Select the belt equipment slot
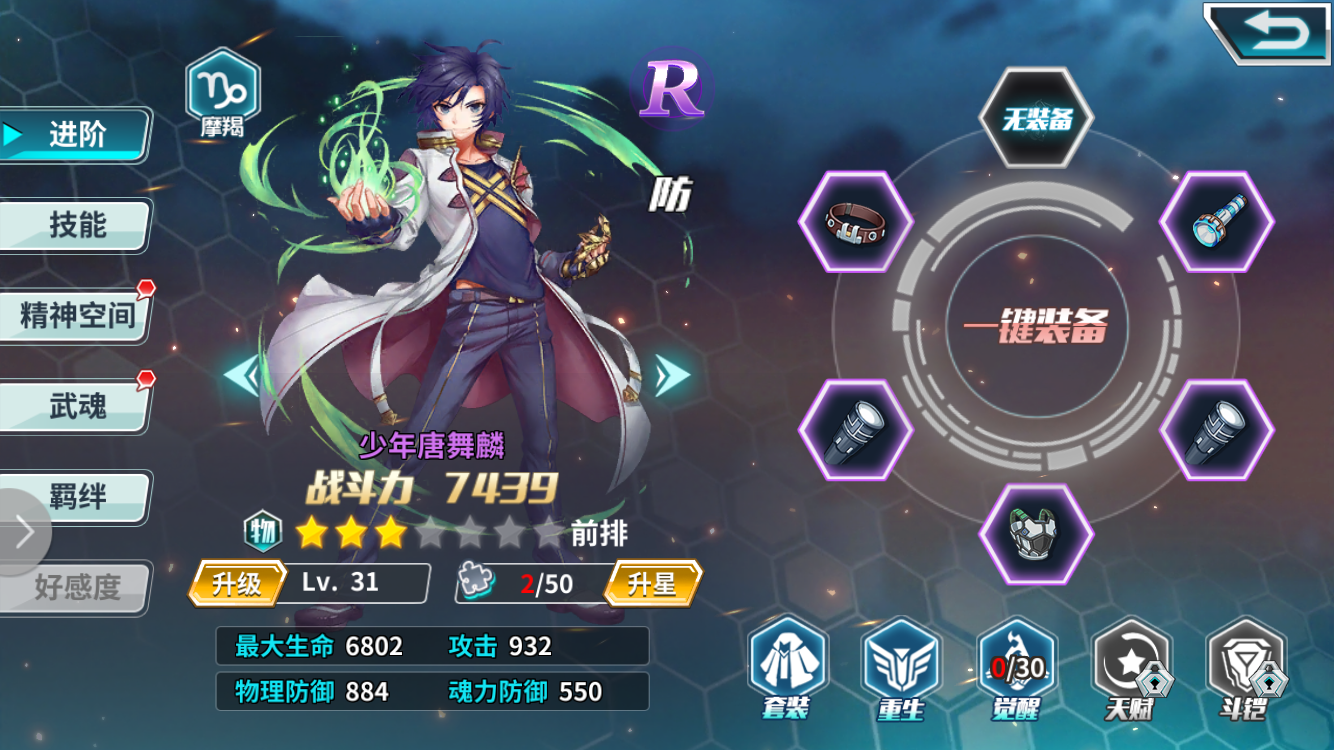Image resolution: width=1334 pixels, height=750 pixels. click(855, 222)
